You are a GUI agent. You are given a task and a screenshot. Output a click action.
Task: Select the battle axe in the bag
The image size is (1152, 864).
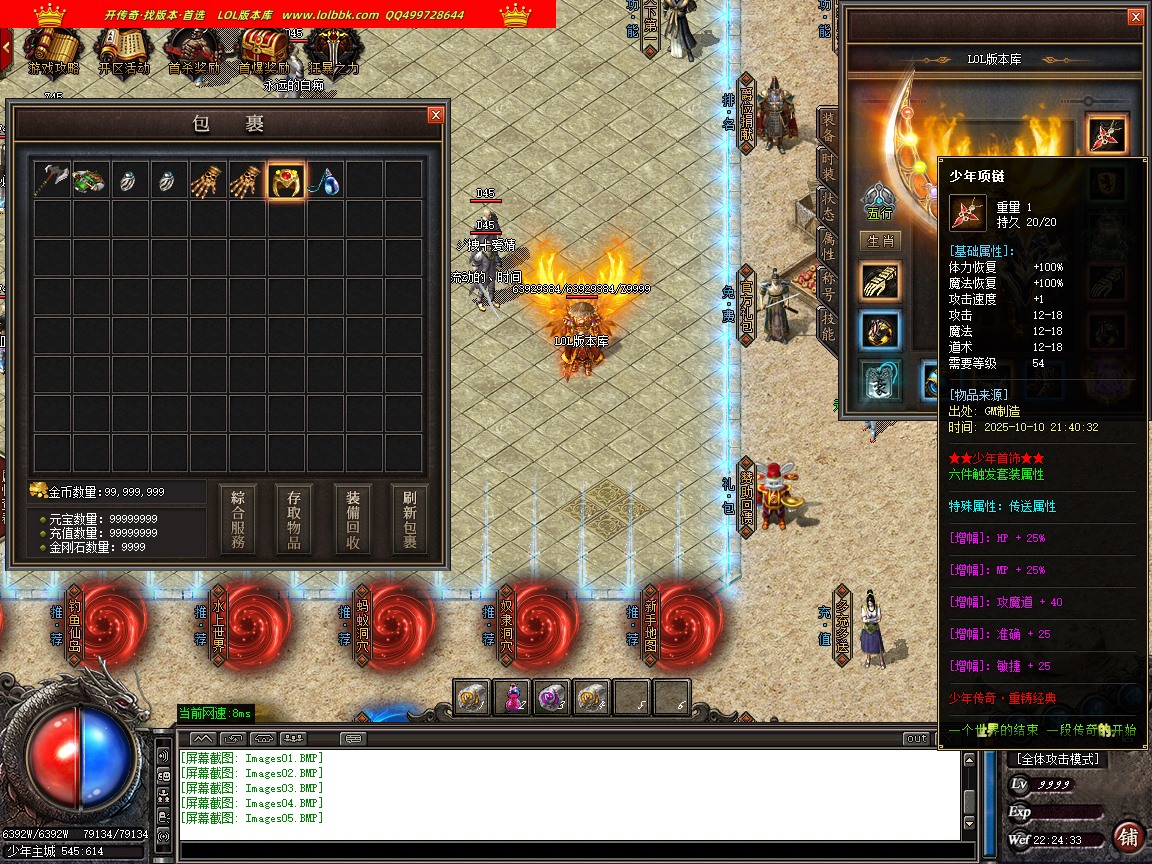[51, 180]
